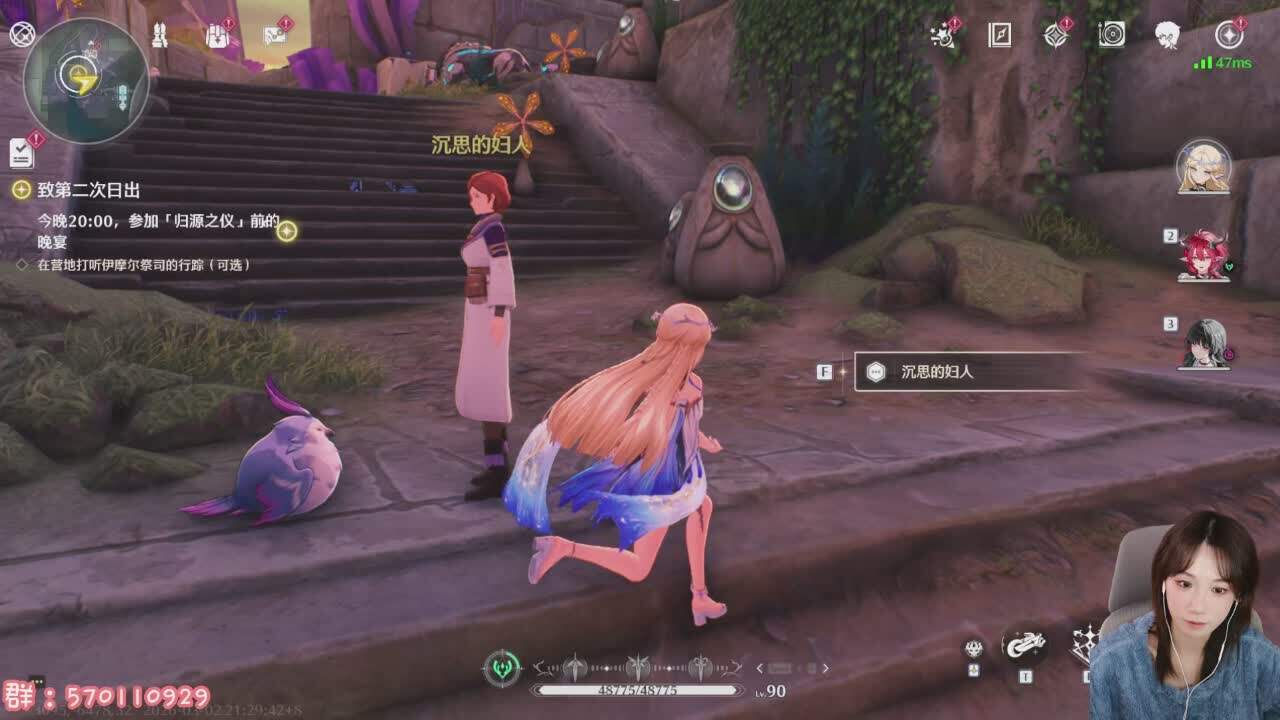Activate the small echo skill icon
Image resolution: width=1280 pixels, height=720 pixels.
point(973,649)
